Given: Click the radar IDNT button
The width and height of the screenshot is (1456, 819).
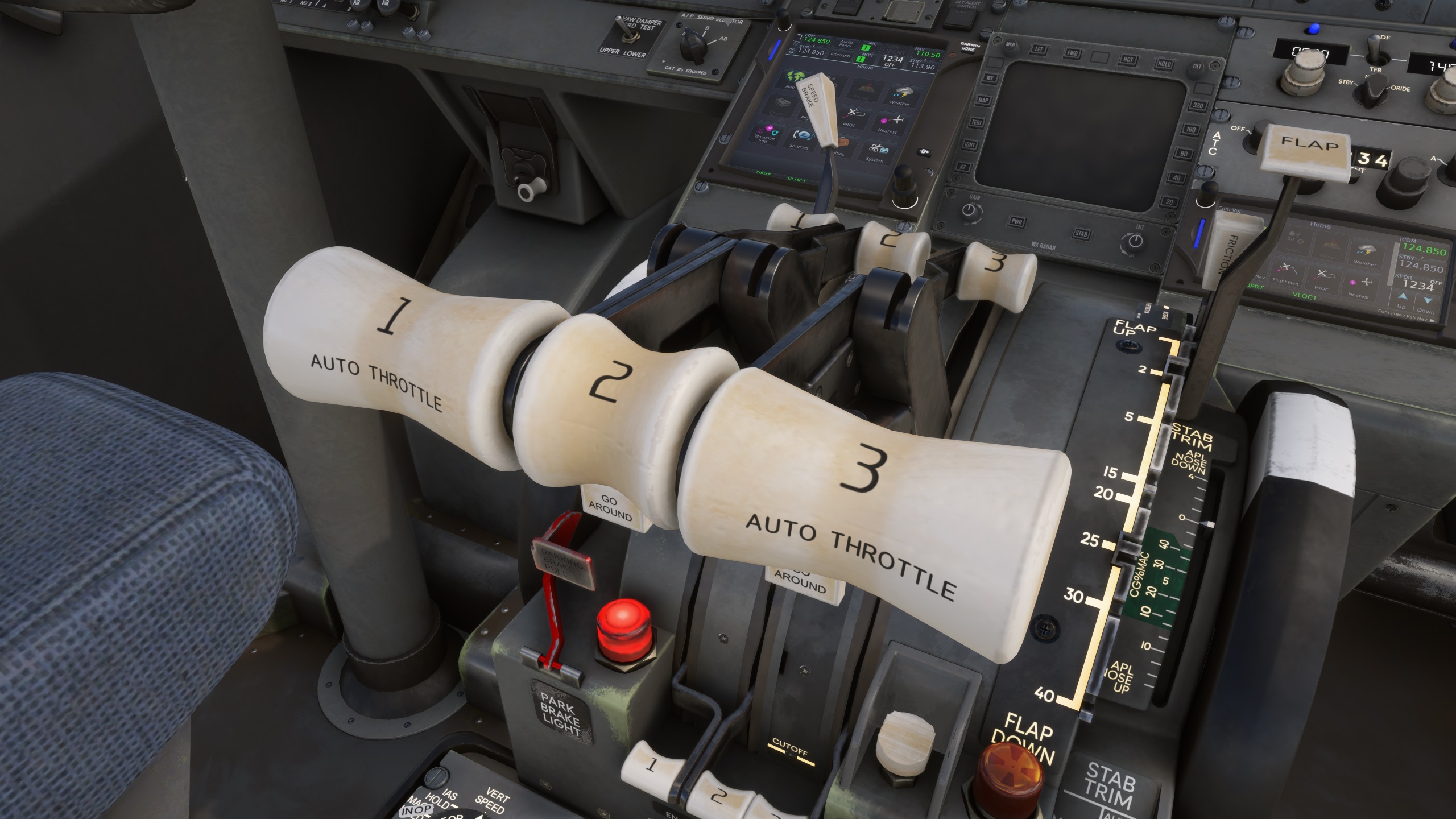Looking at the screenshot, I should click(970, 144).
